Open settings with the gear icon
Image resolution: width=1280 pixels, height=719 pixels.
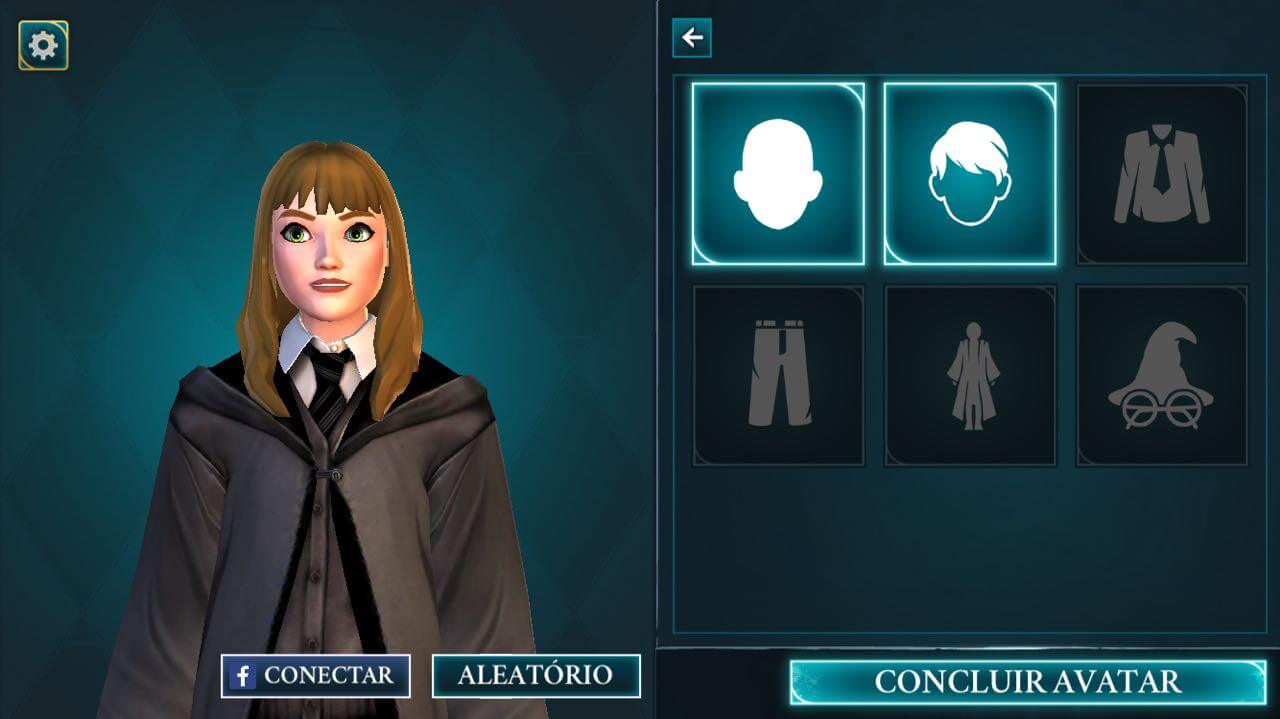(x=43, y=45)
